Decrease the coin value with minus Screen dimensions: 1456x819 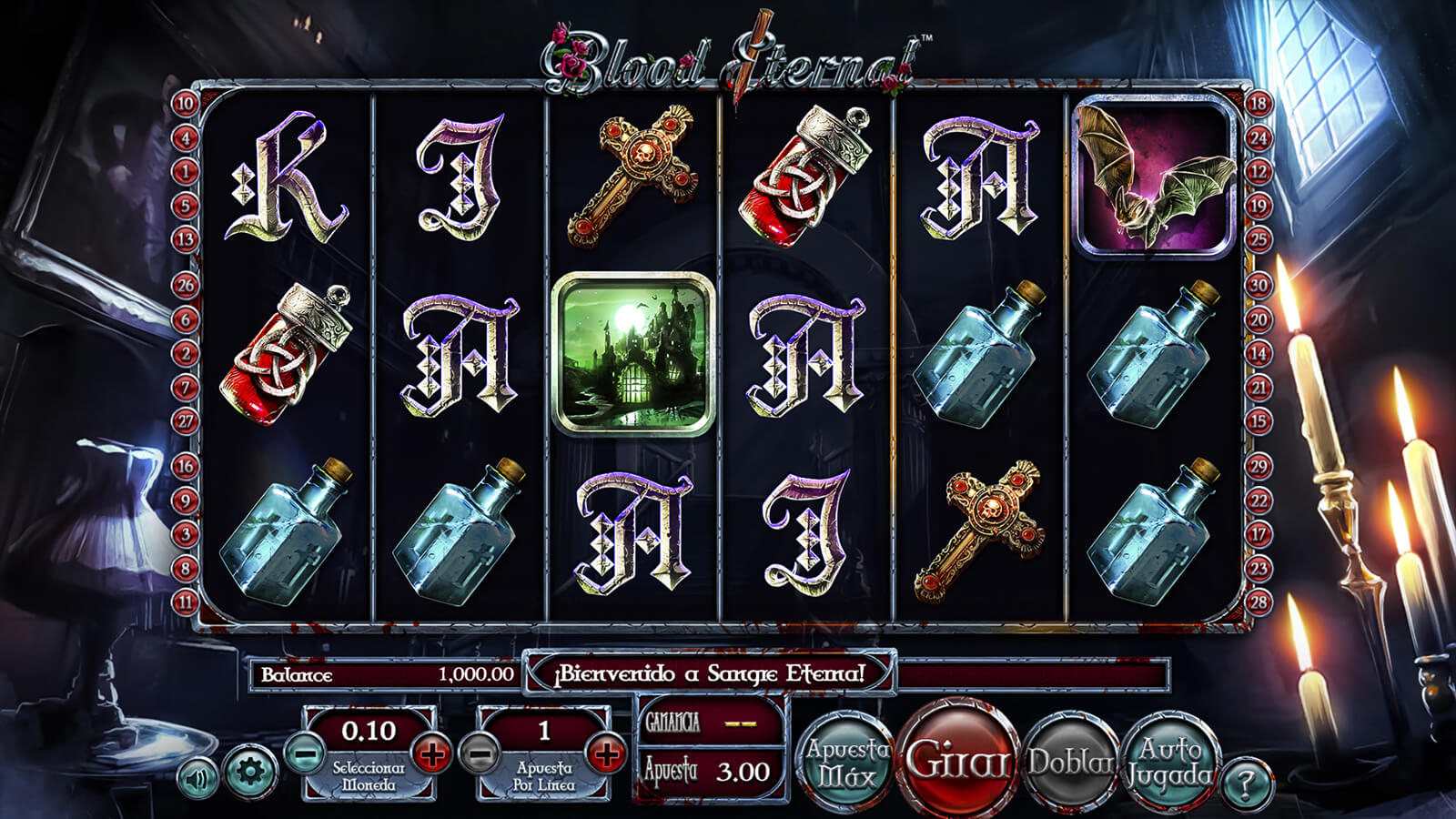click(x=305, y=754)
